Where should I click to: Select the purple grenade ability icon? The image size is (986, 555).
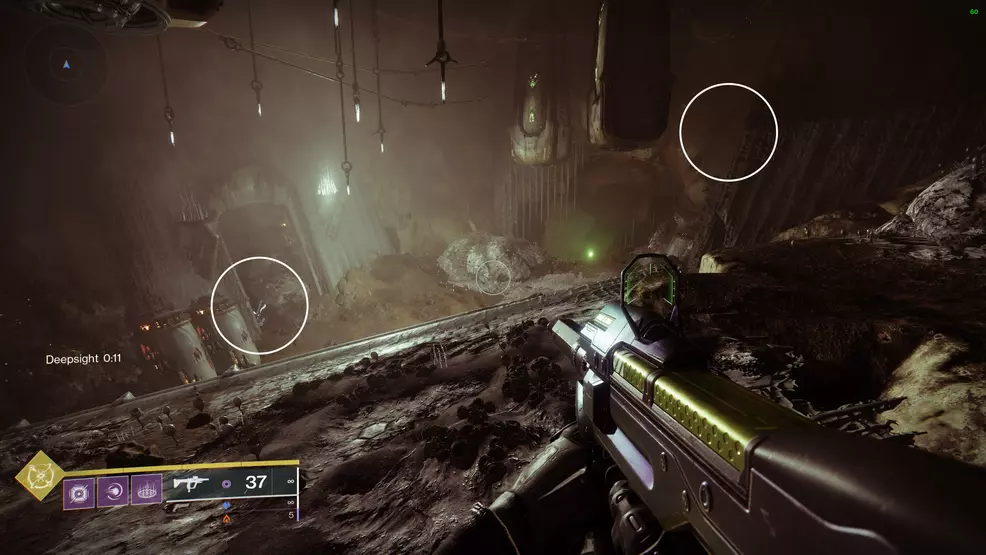pyautogui.click(x=79, y=491)
